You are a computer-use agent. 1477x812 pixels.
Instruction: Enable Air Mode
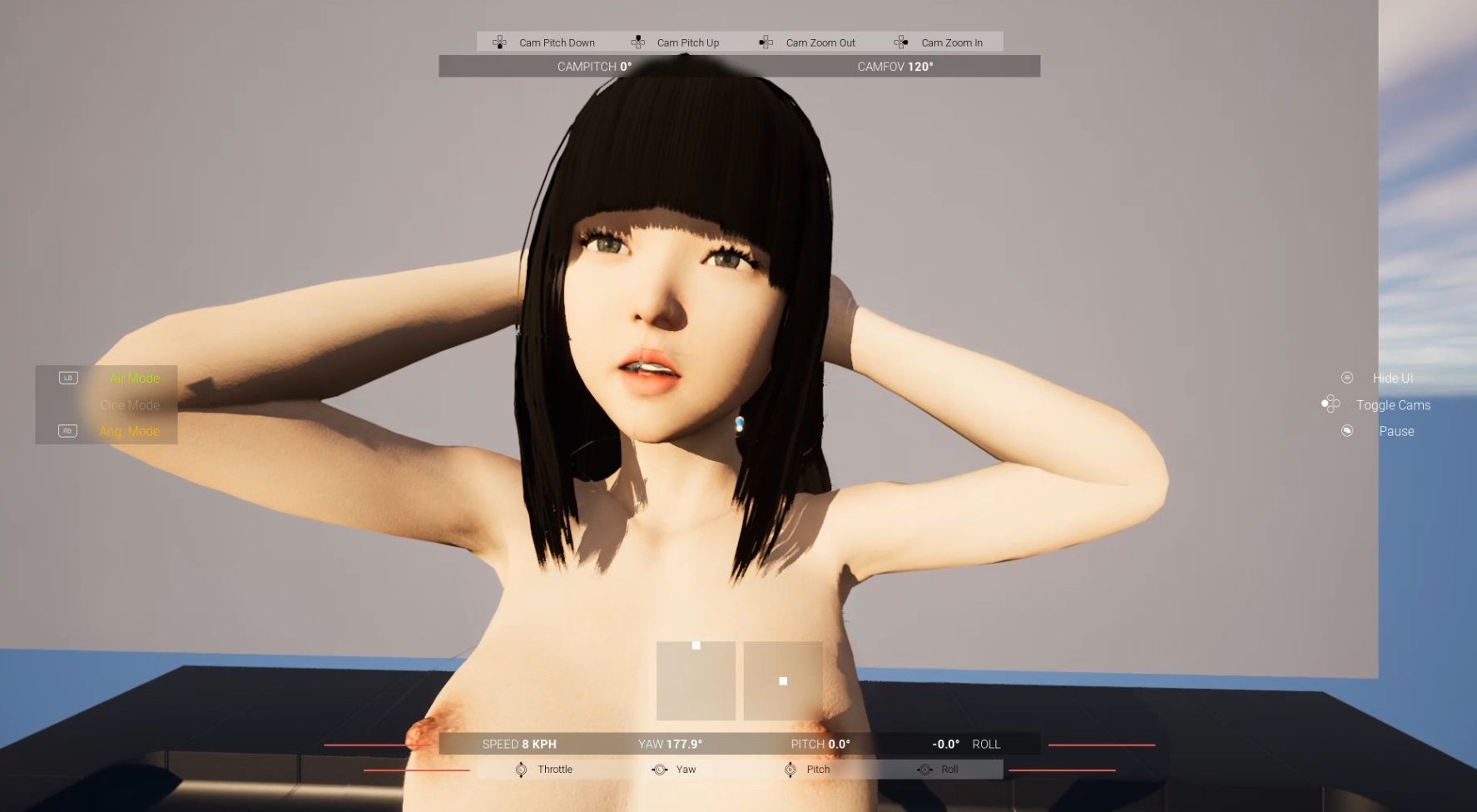(134, 378)
